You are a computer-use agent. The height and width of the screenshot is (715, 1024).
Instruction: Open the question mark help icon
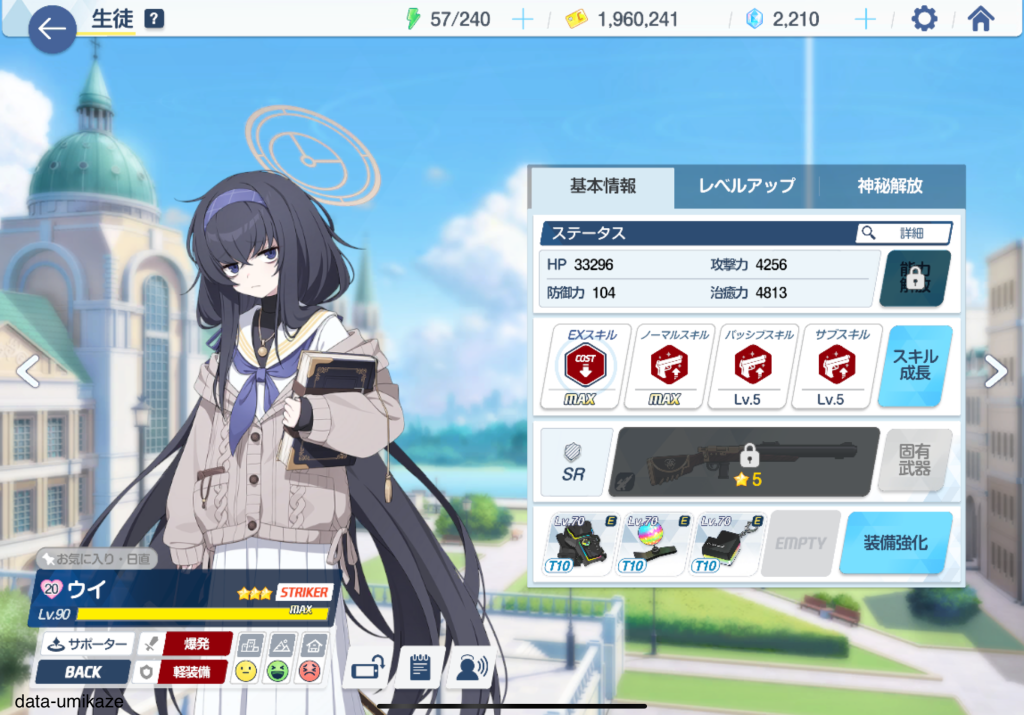tap(154, 19)
